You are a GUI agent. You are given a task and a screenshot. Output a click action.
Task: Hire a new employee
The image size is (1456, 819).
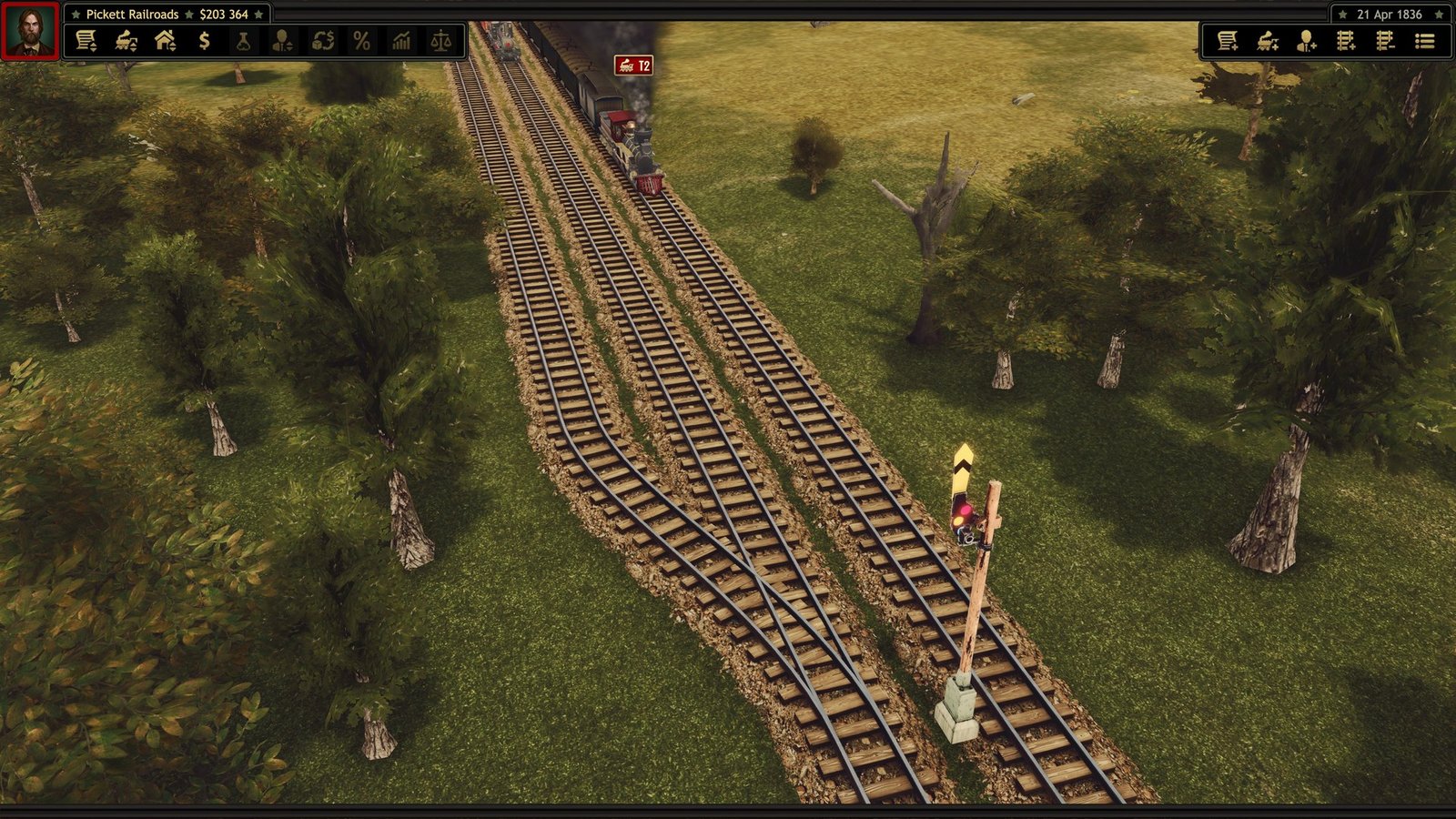point(1307,39)
